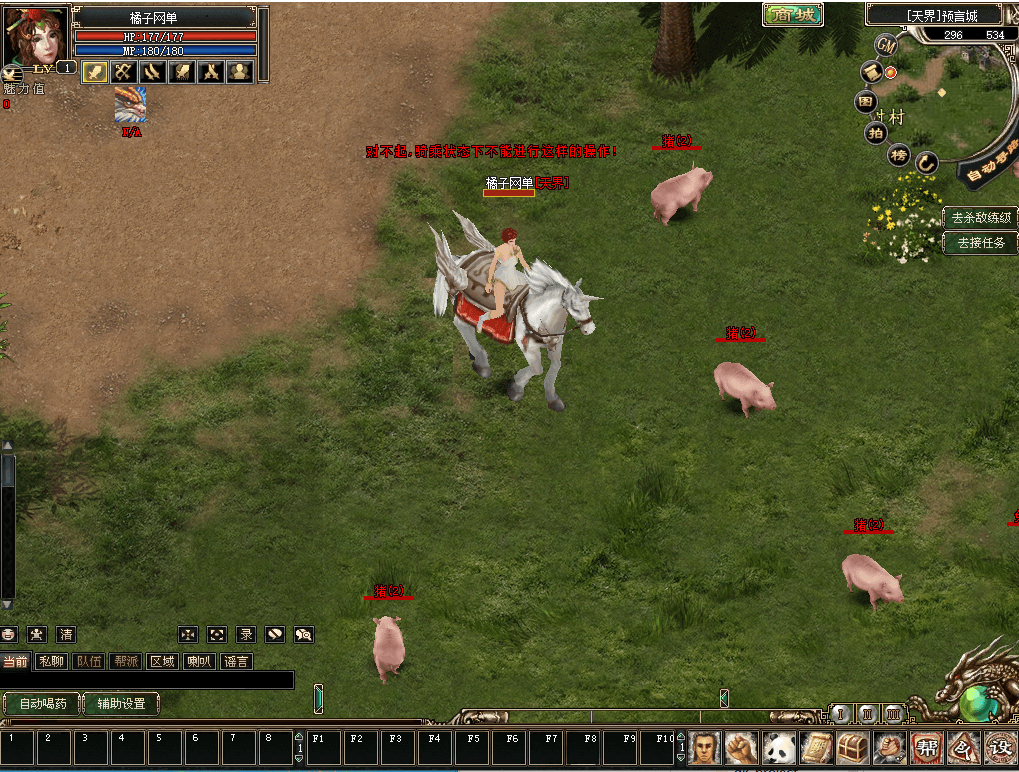Click the GM button beside the minimap
Viewport: 1019px width, 772px height.
(886, 45)
